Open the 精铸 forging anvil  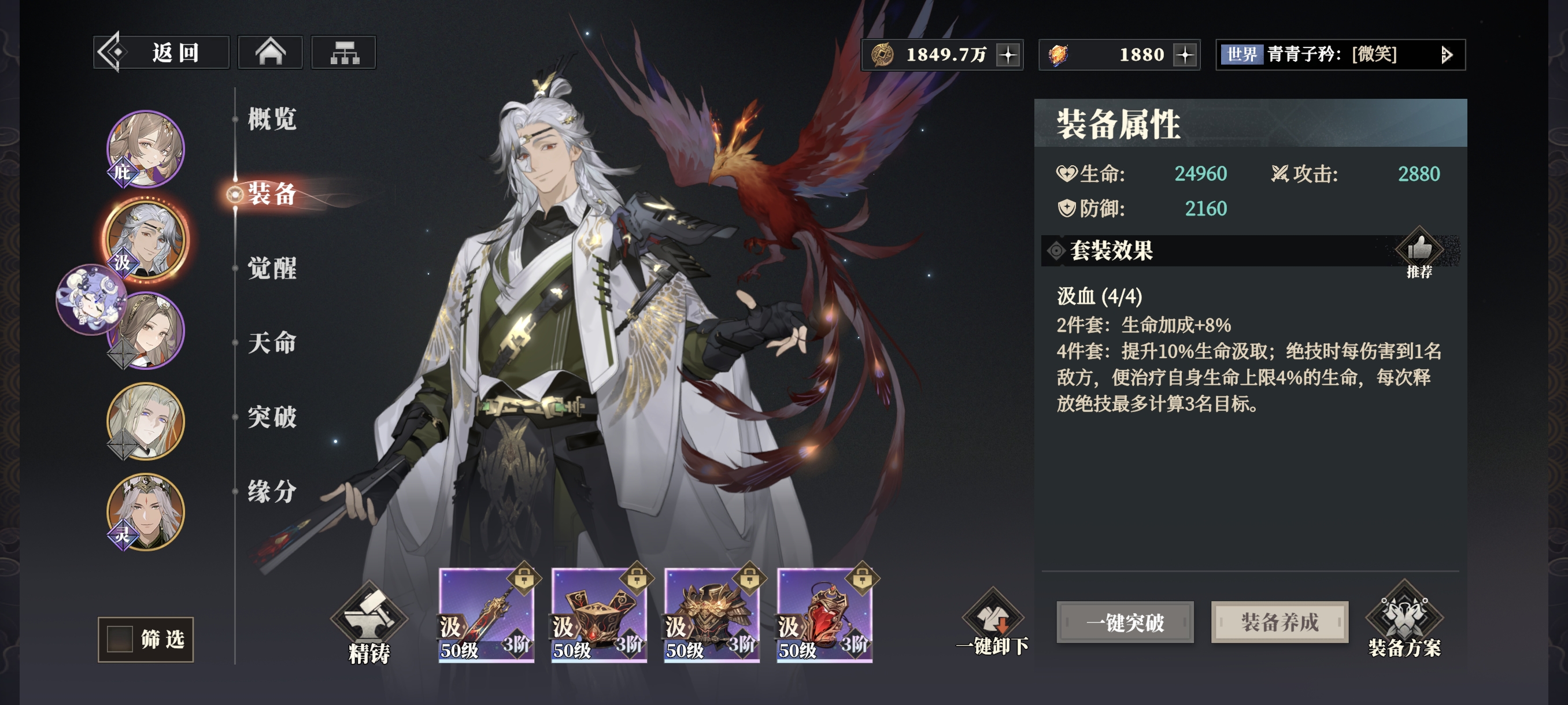pos(369,624)
